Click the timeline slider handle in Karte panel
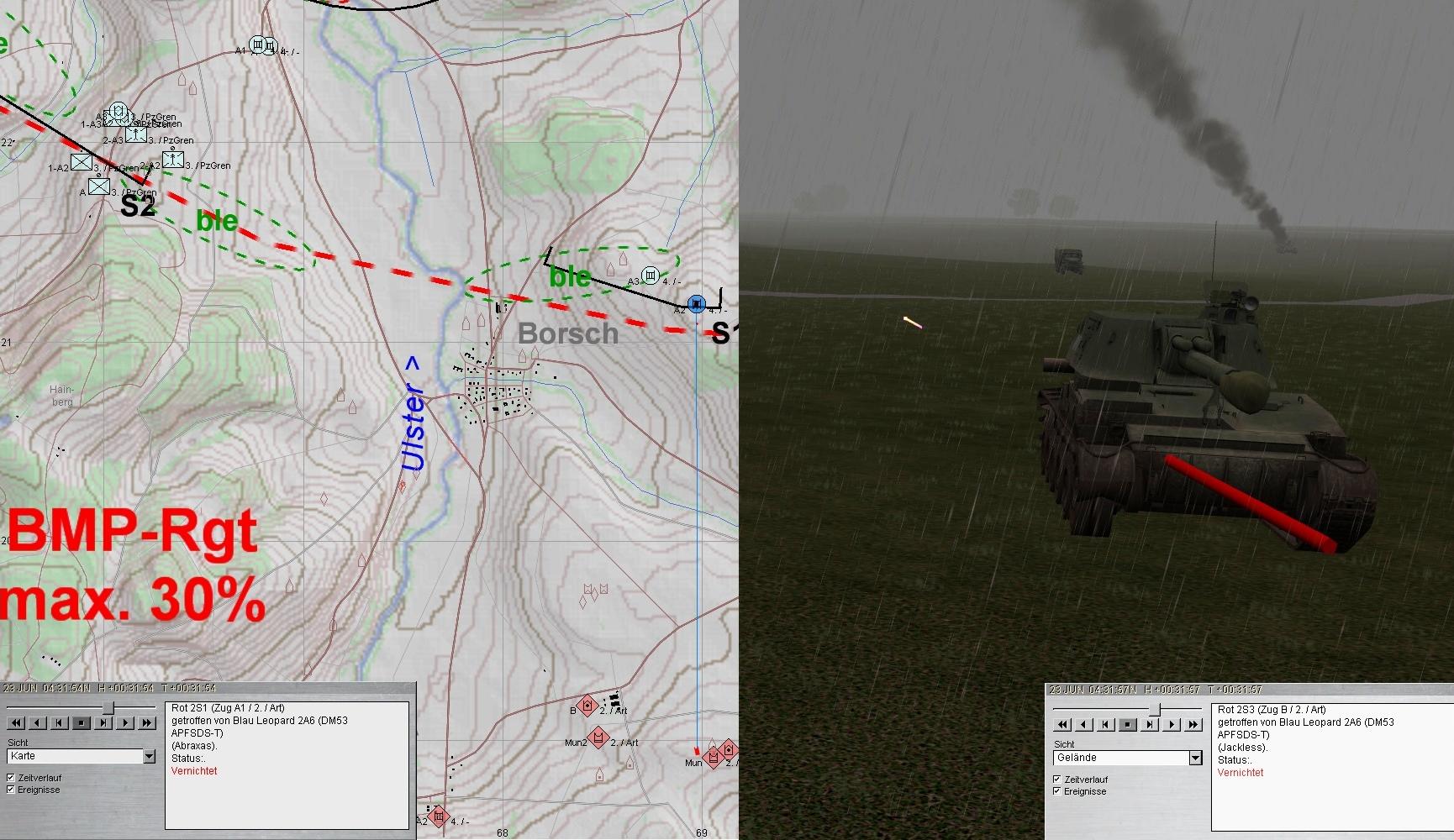Viewport: 1454px width, 840px height. click(x=108, y=708)
